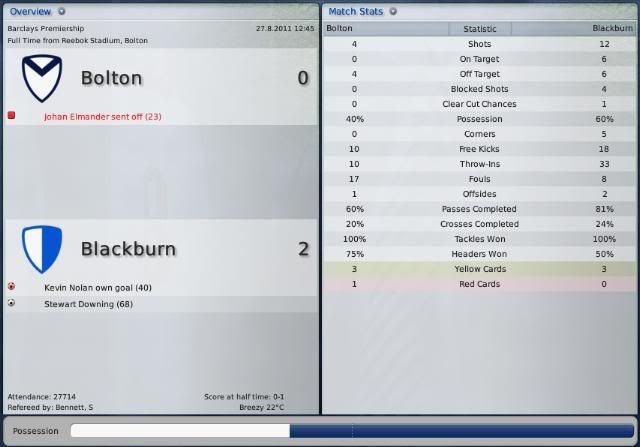Screen dimensions: 640x447
Task: Select the Possession statistic row
Action: [x=479, y=119]
